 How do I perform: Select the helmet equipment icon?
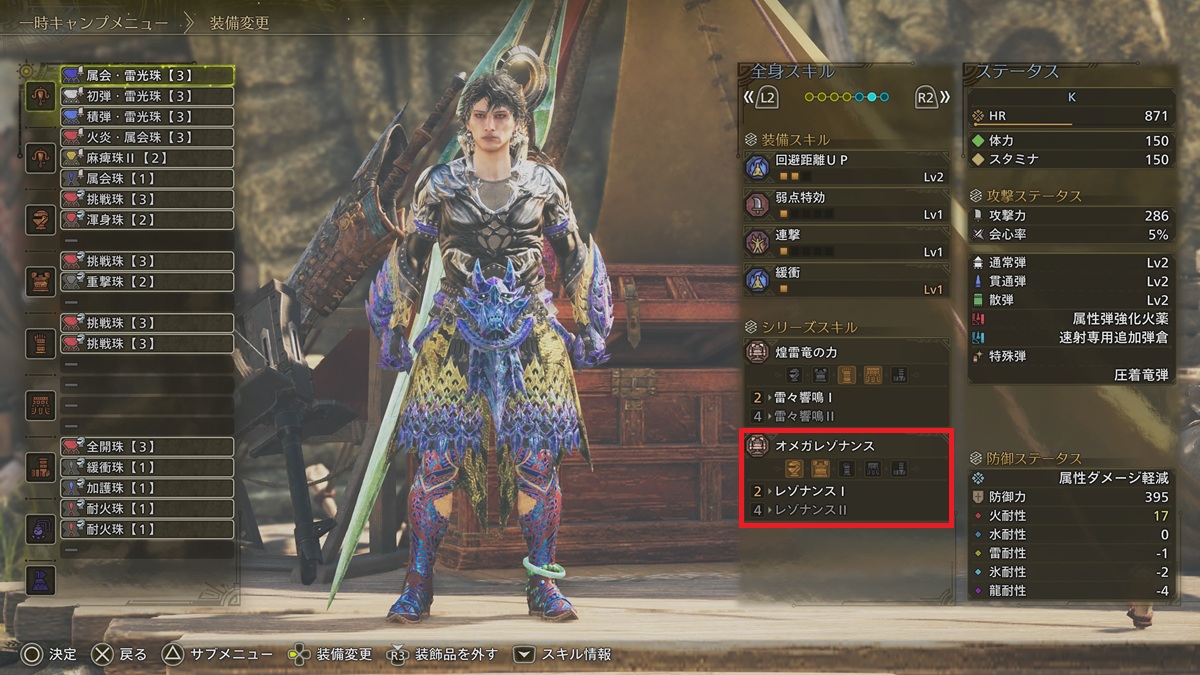(x=41, y=219)
